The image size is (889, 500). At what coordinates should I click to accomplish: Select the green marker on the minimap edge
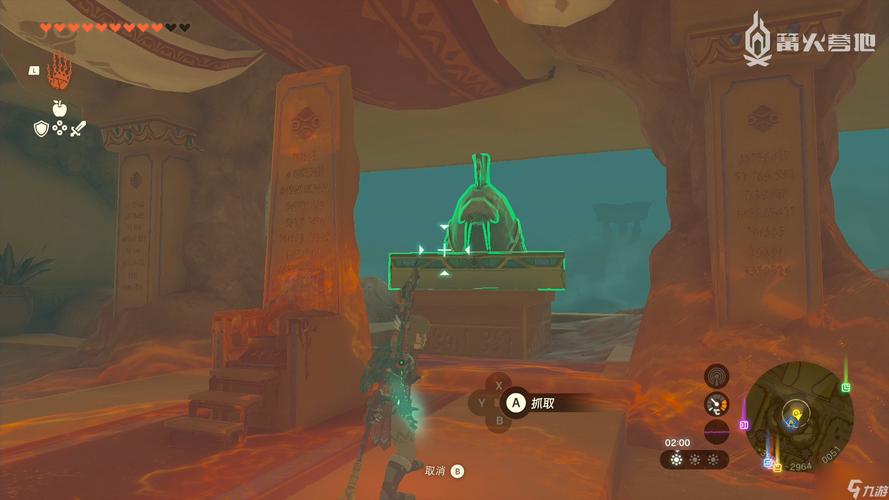coord(846,387)
